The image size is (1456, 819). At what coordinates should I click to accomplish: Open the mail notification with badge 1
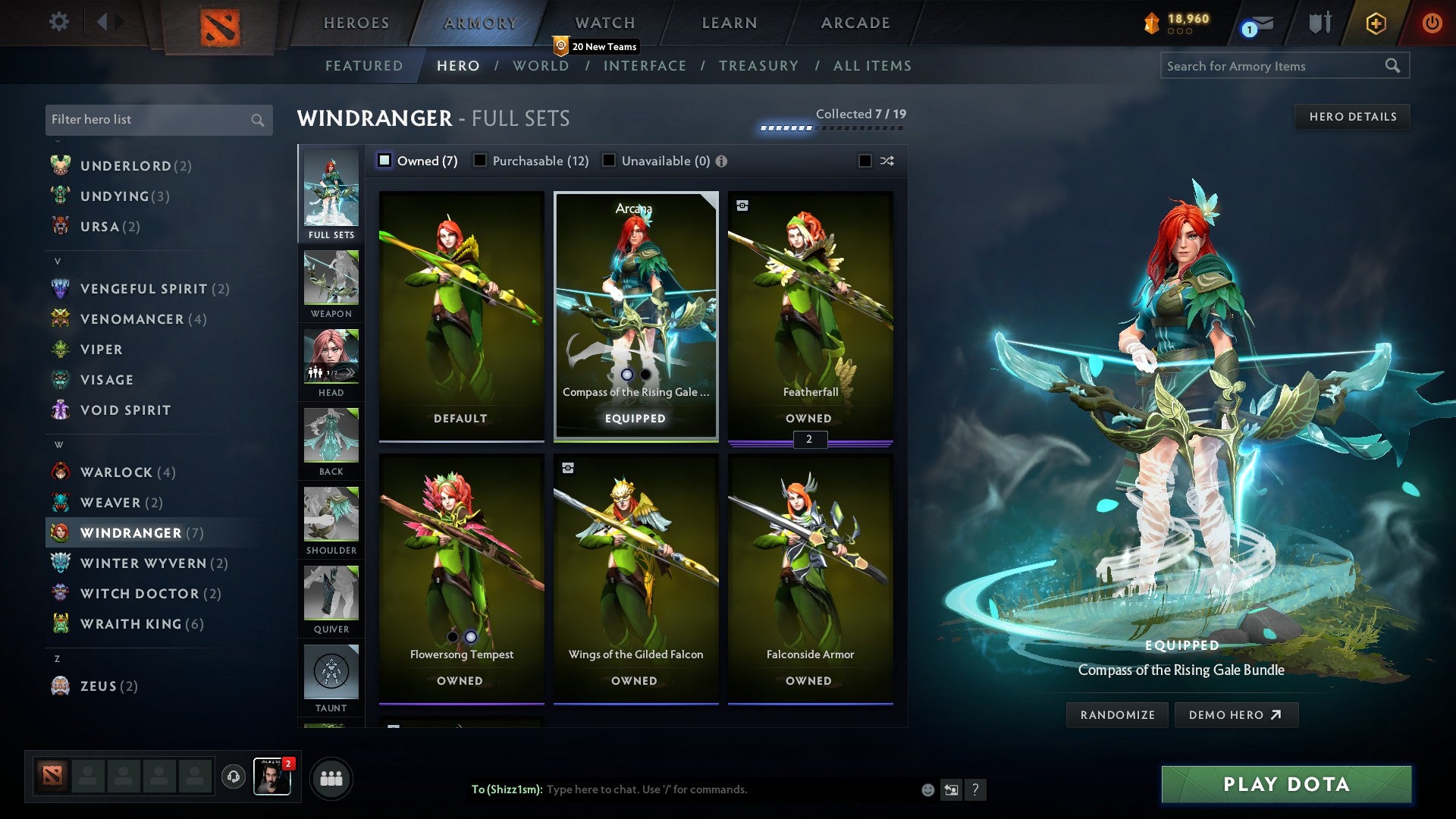tap(1259, 24)
